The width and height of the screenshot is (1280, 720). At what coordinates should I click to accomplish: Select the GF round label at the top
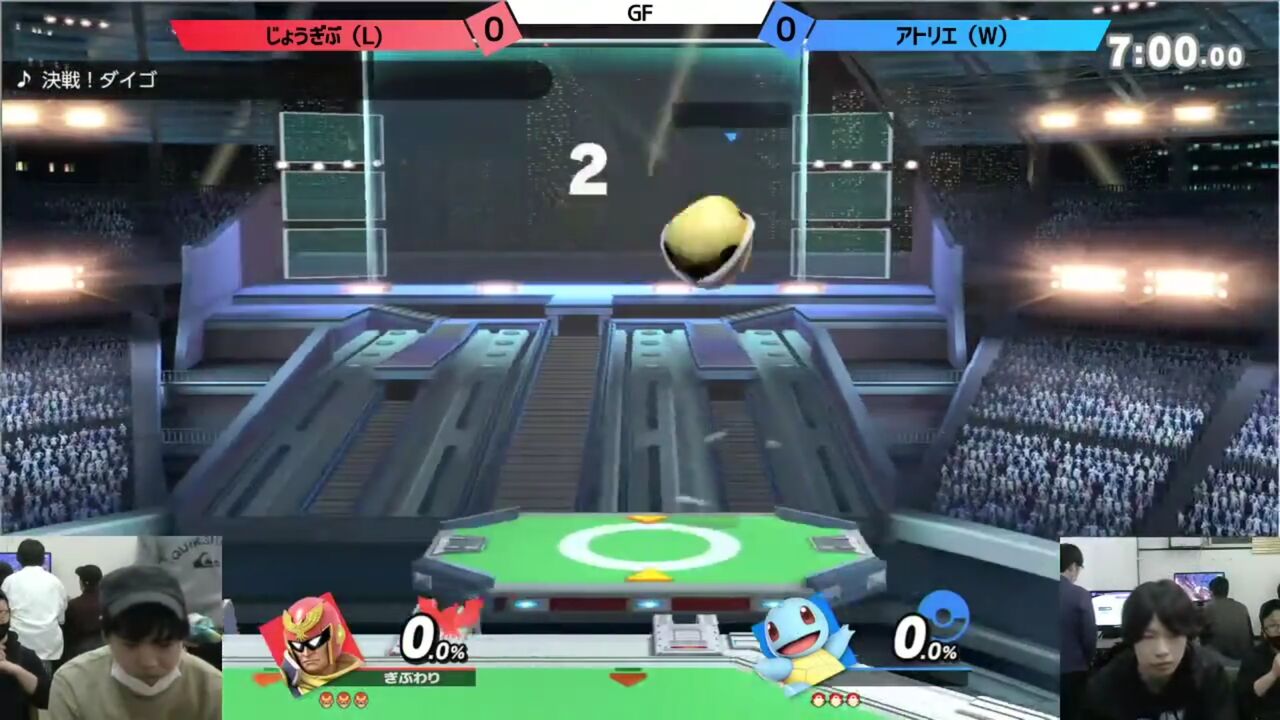tap(639, 14)
